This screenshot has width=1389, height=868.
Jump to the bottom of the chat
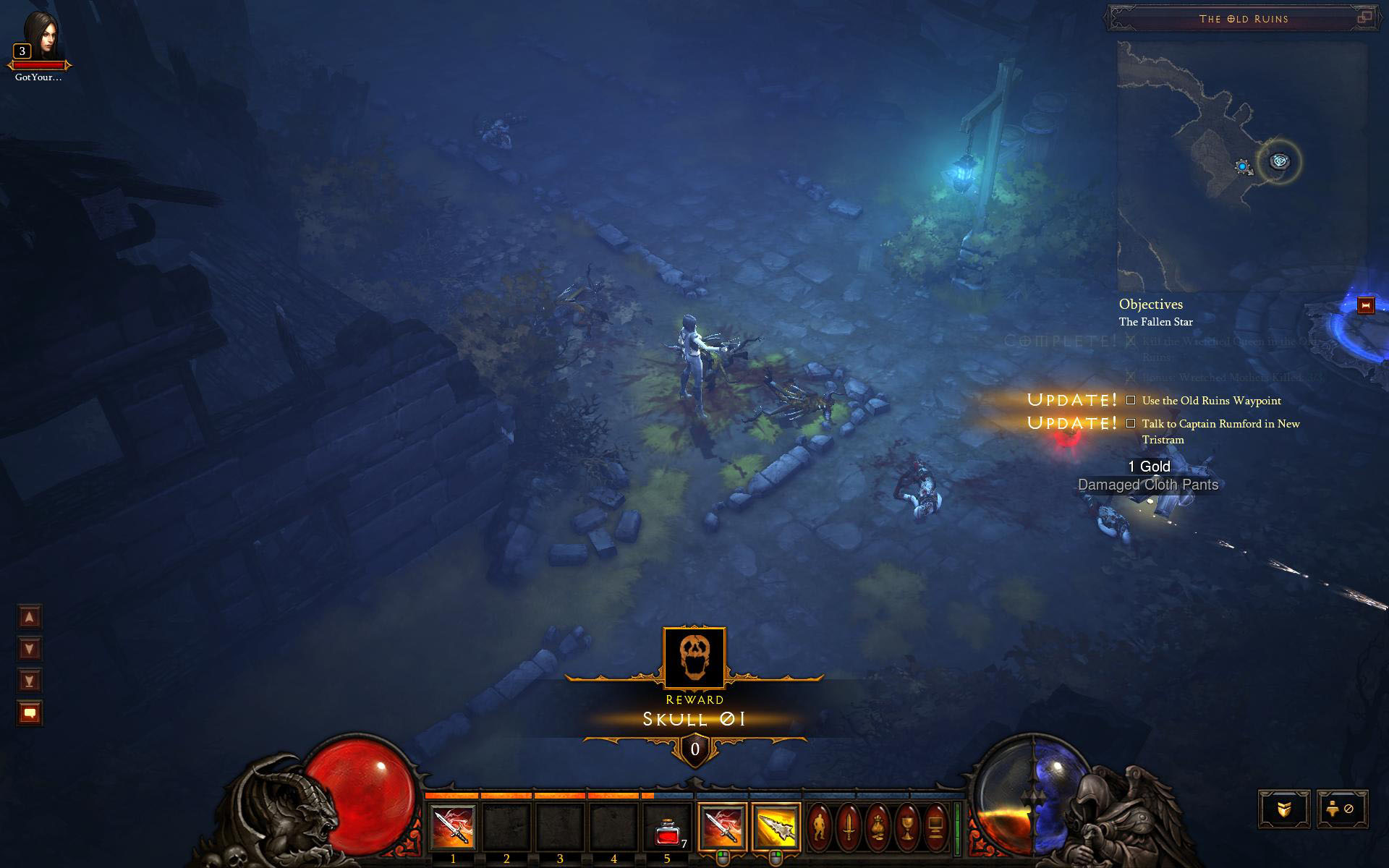[x=30, y=681]
